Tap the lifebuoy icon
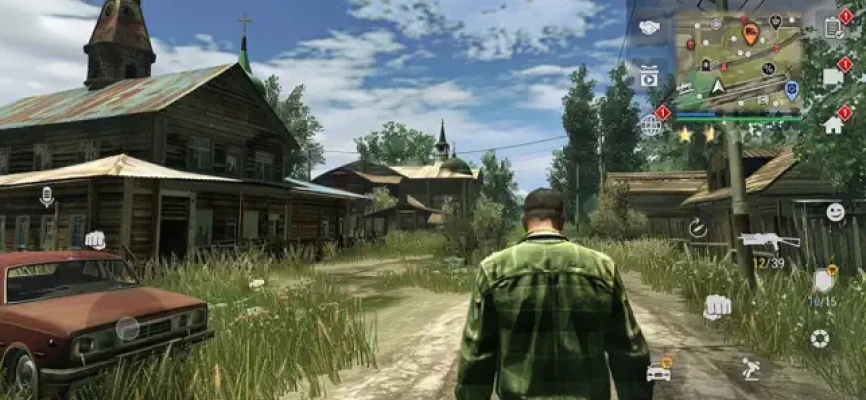Screen dimensions: 866x400 tap(820, 338)
